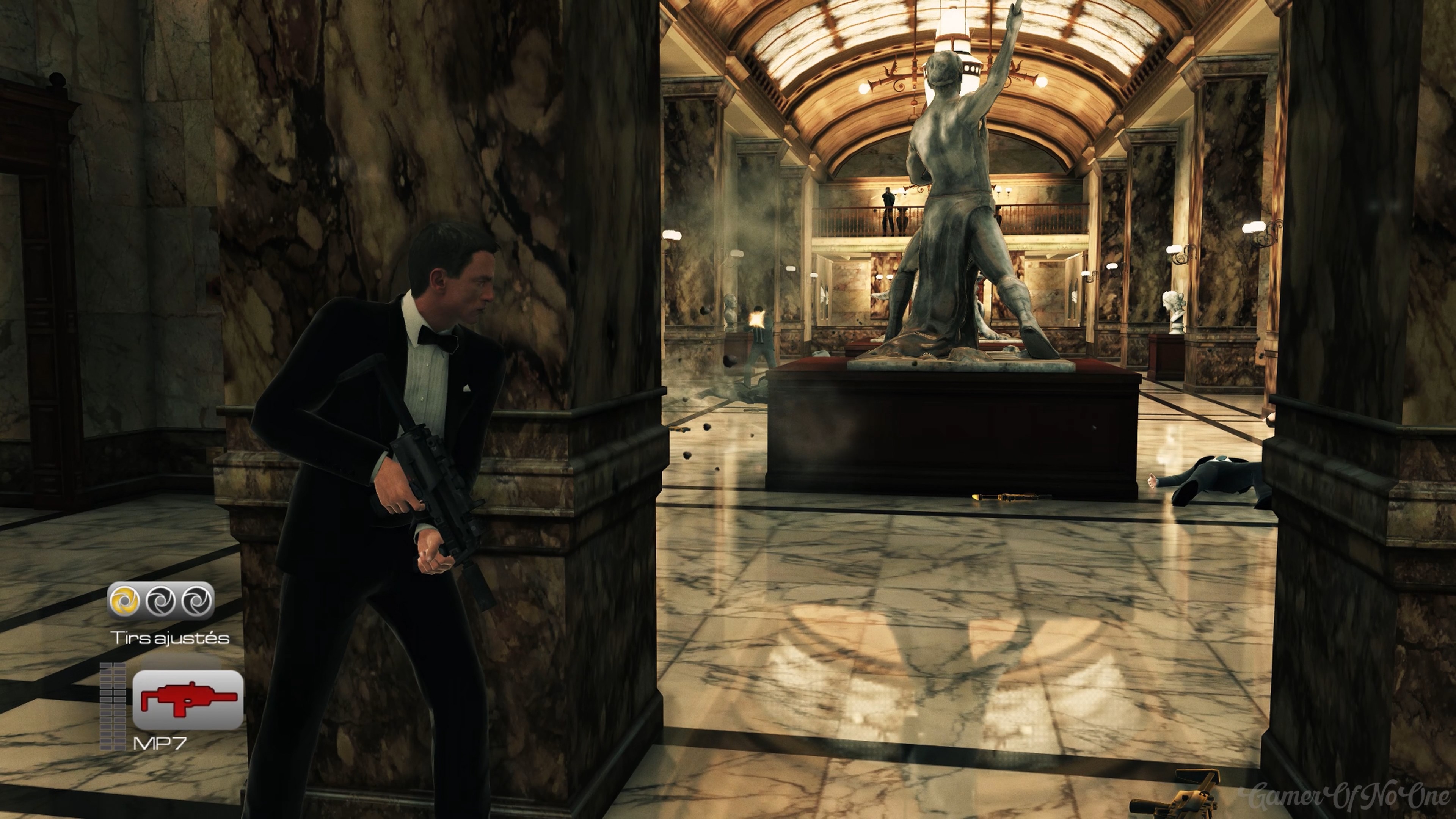Click the Tirs ajustés label

pyautogui.click(x=169, y=639)
